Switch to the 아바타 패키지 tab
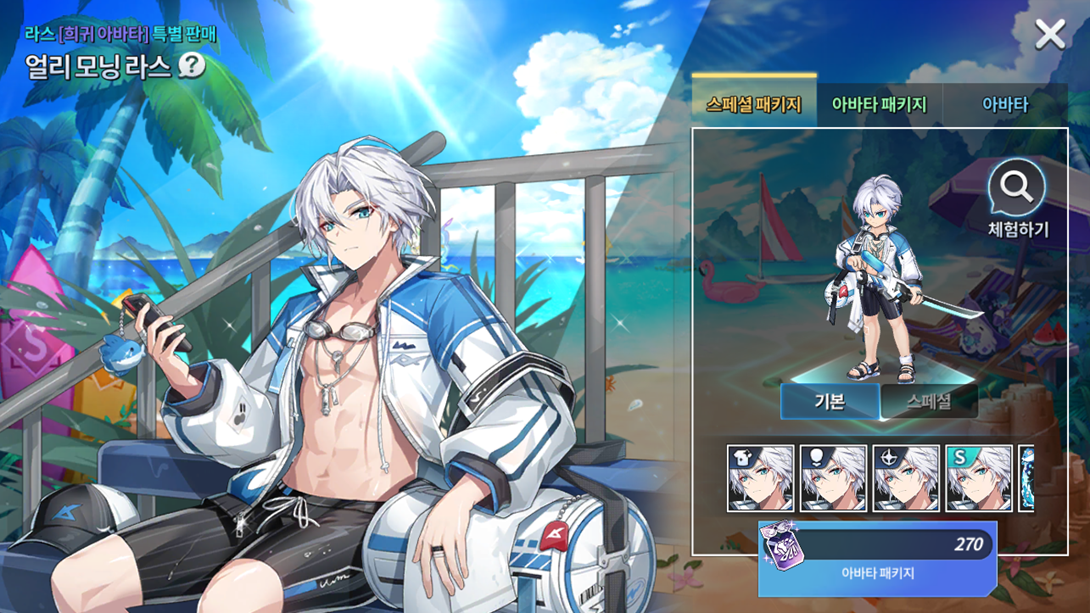Image resolution: width=1090 pixels, height=613 pixels. [x=879, y=104]
